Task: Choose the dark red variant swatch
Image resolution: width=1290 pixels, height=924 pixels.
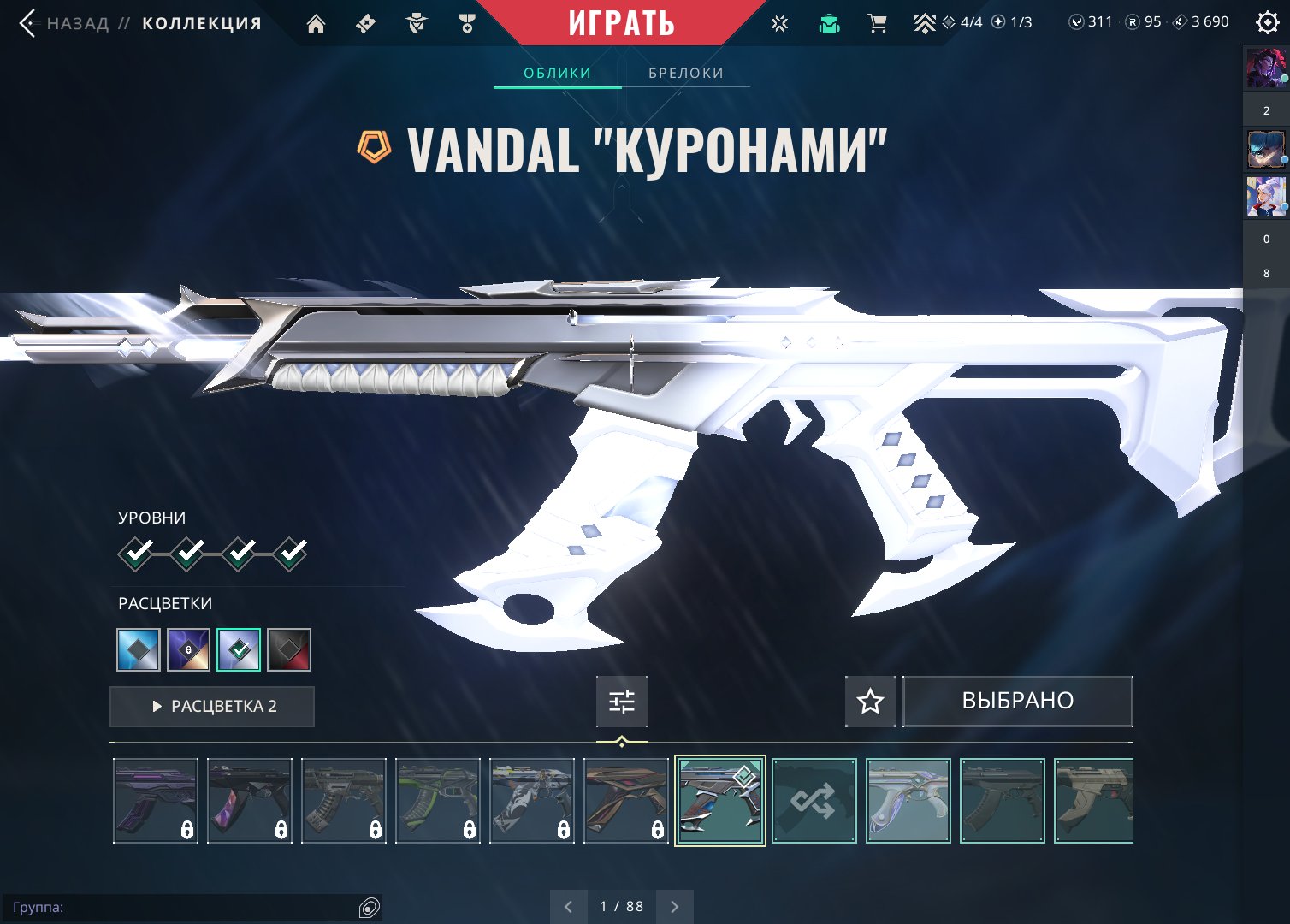Action: (x=289, y=650)
